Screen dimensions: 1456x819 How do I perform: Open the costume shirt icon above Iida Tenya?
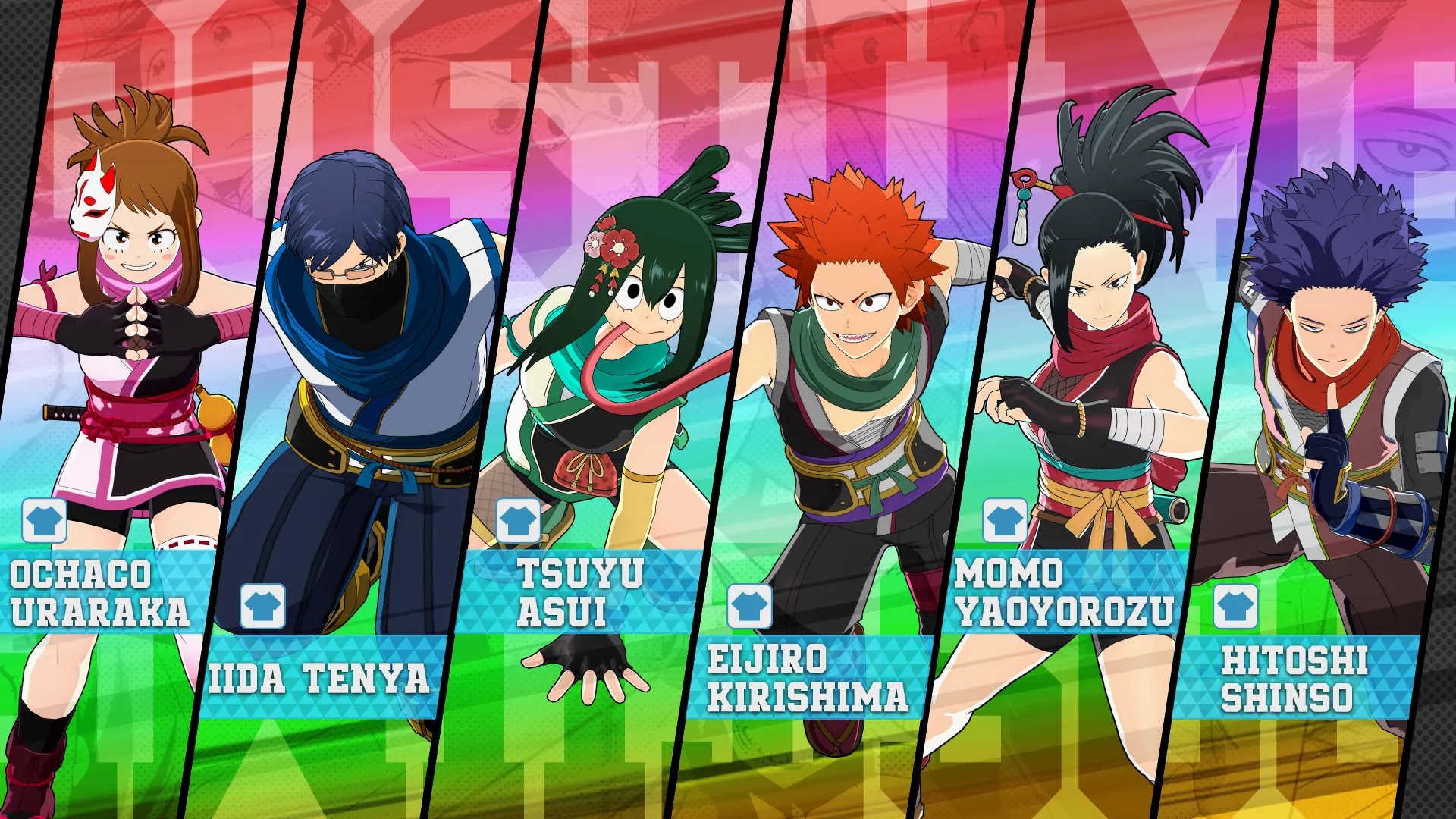pyautogui.click(x=263, y=607)
